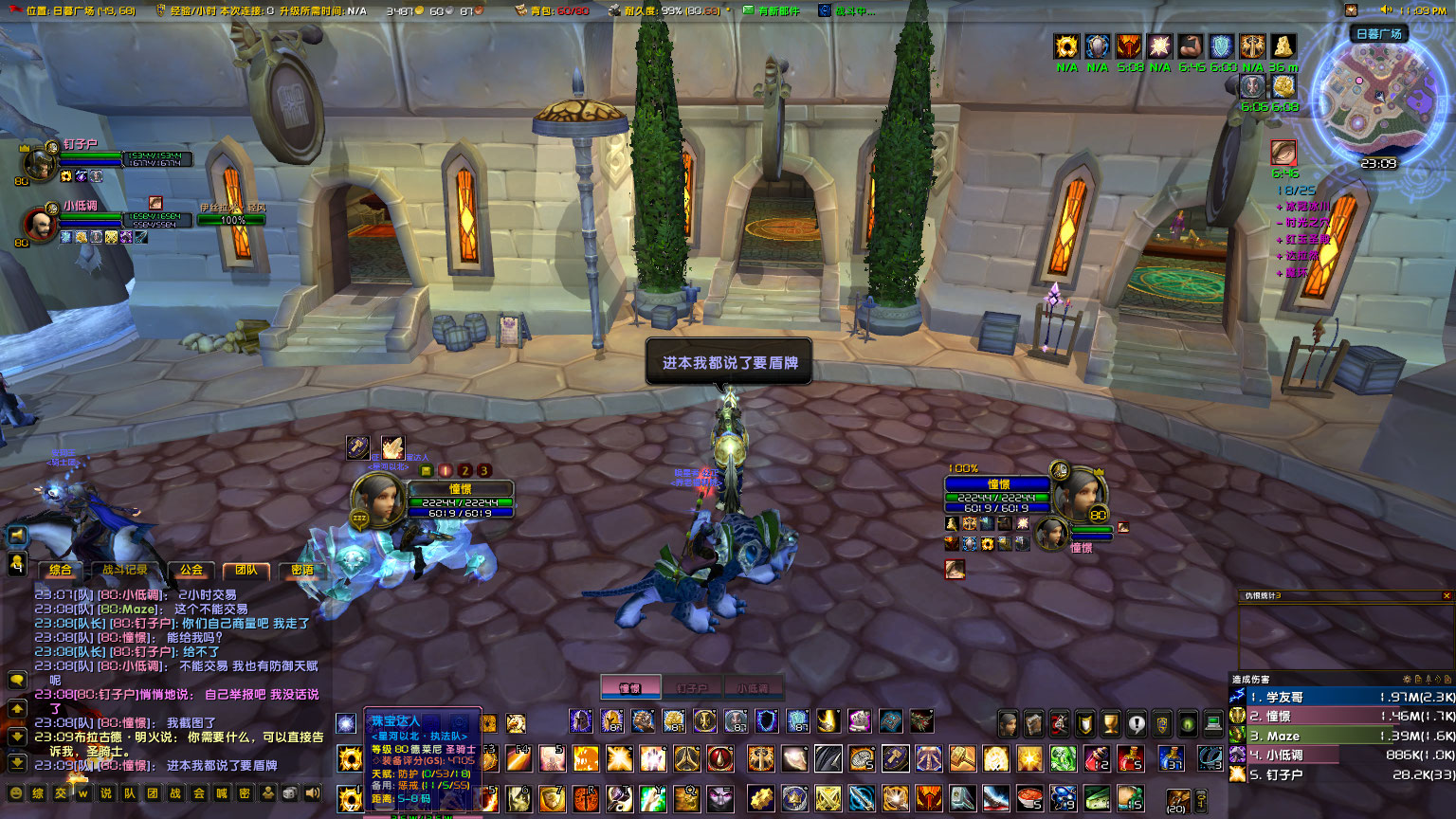Click the W chat shortcut button
The width and height of the screenshot is (1456, 819).
point(83,793)
